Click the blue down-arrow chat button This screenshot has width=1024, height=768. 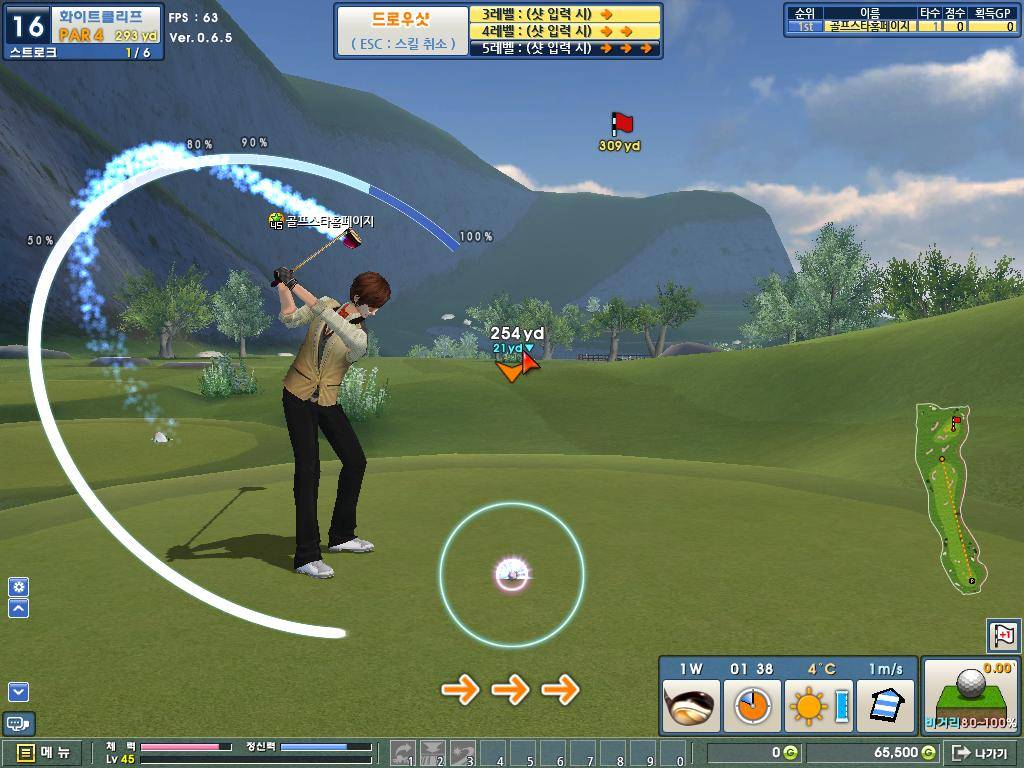coord(19,691)
